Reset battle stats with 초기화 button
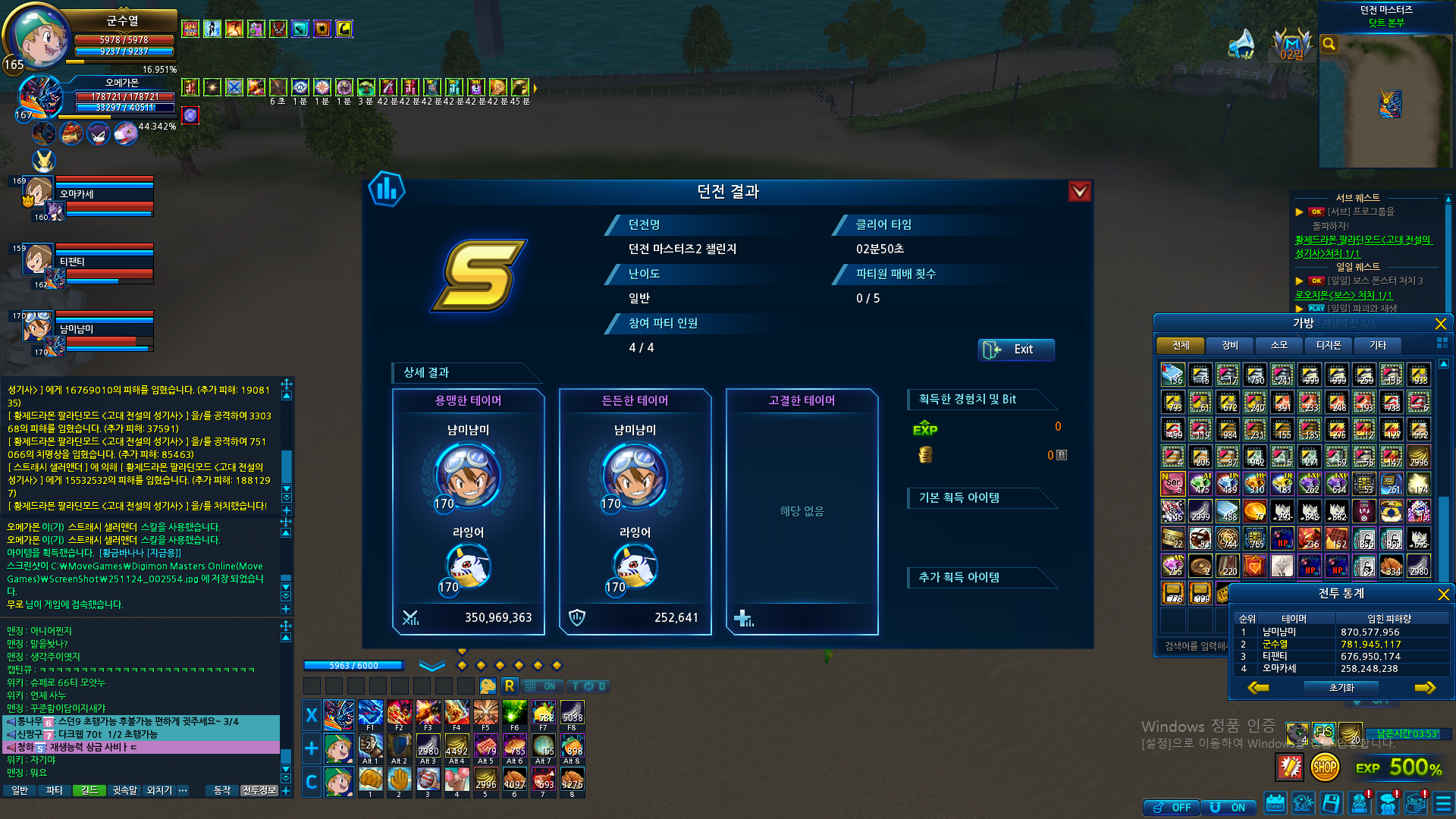Viewport: 1456px width, 819px height. 1341,688
